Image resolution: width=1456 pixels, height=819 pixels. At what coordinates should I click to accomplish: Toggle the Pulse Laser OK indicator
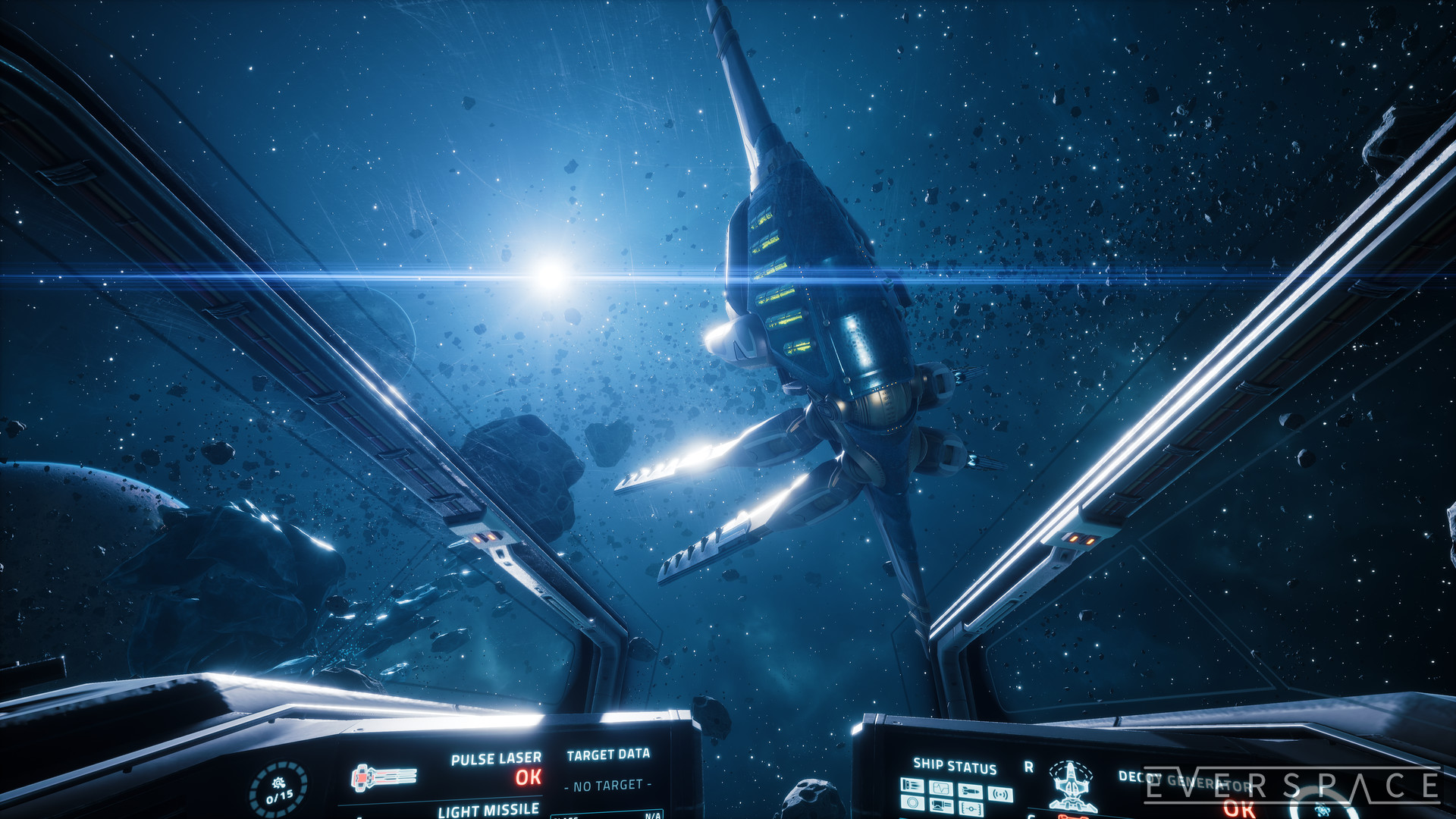[x=526, y=777]
